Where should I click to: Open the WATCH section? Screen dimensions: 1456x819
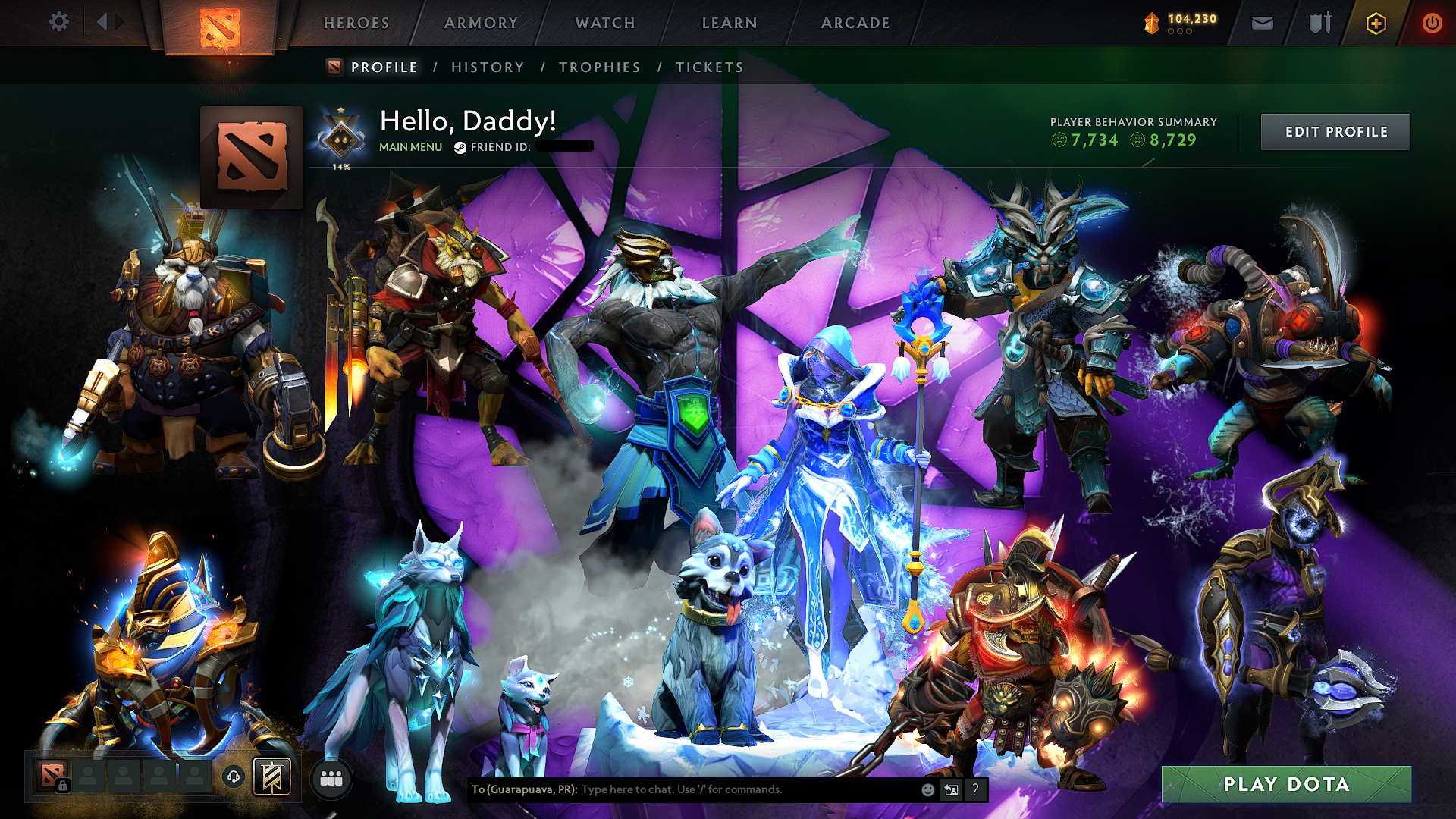[x=604, y=23]
